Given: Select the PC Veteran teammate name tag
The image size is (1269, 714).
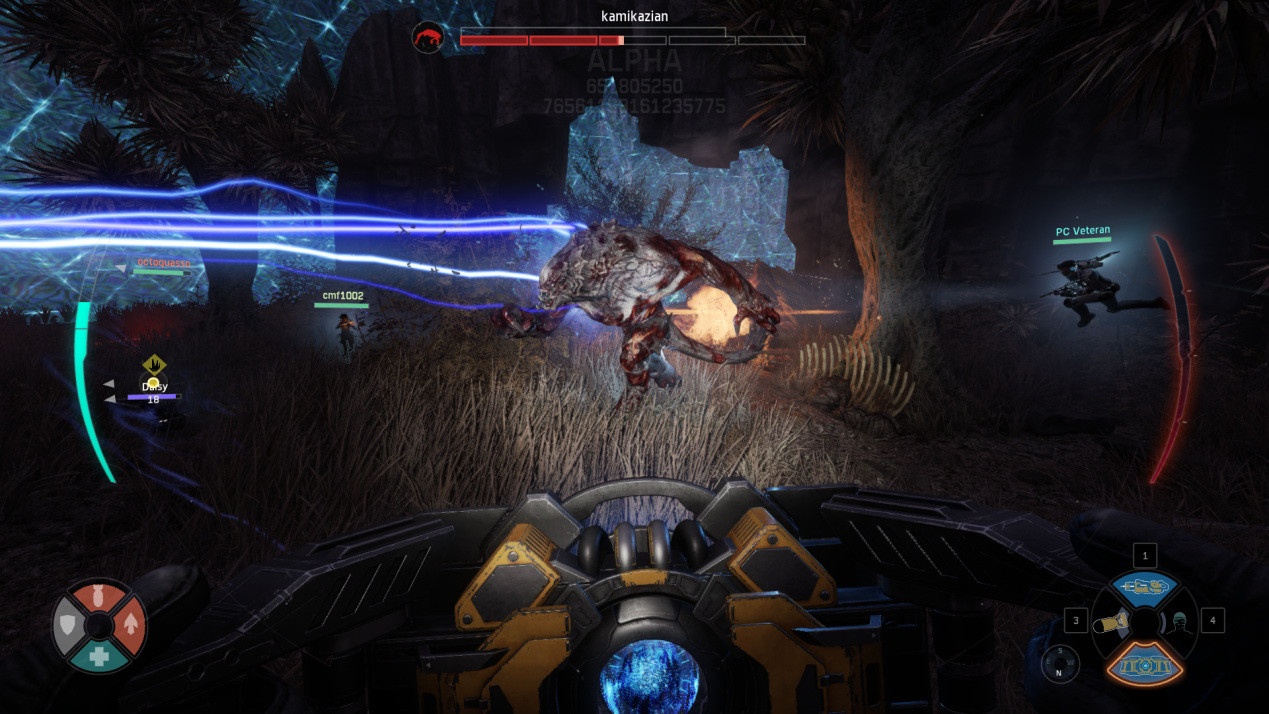Looking at the screenshot, I should pos(1082,232).
